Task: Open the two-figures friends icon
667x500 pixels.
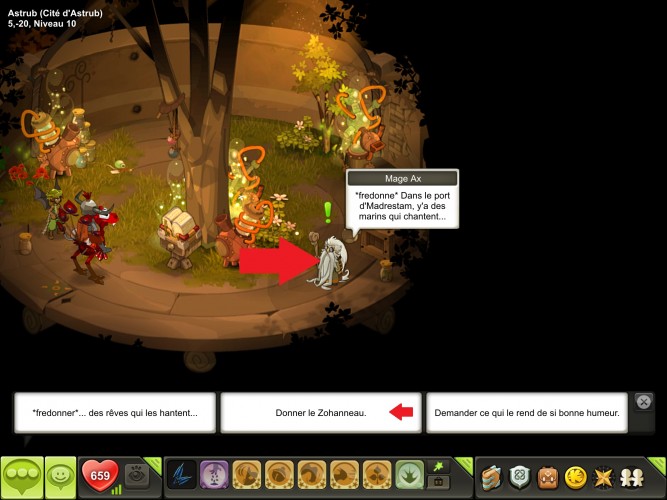Action: [x=633, y=475]
